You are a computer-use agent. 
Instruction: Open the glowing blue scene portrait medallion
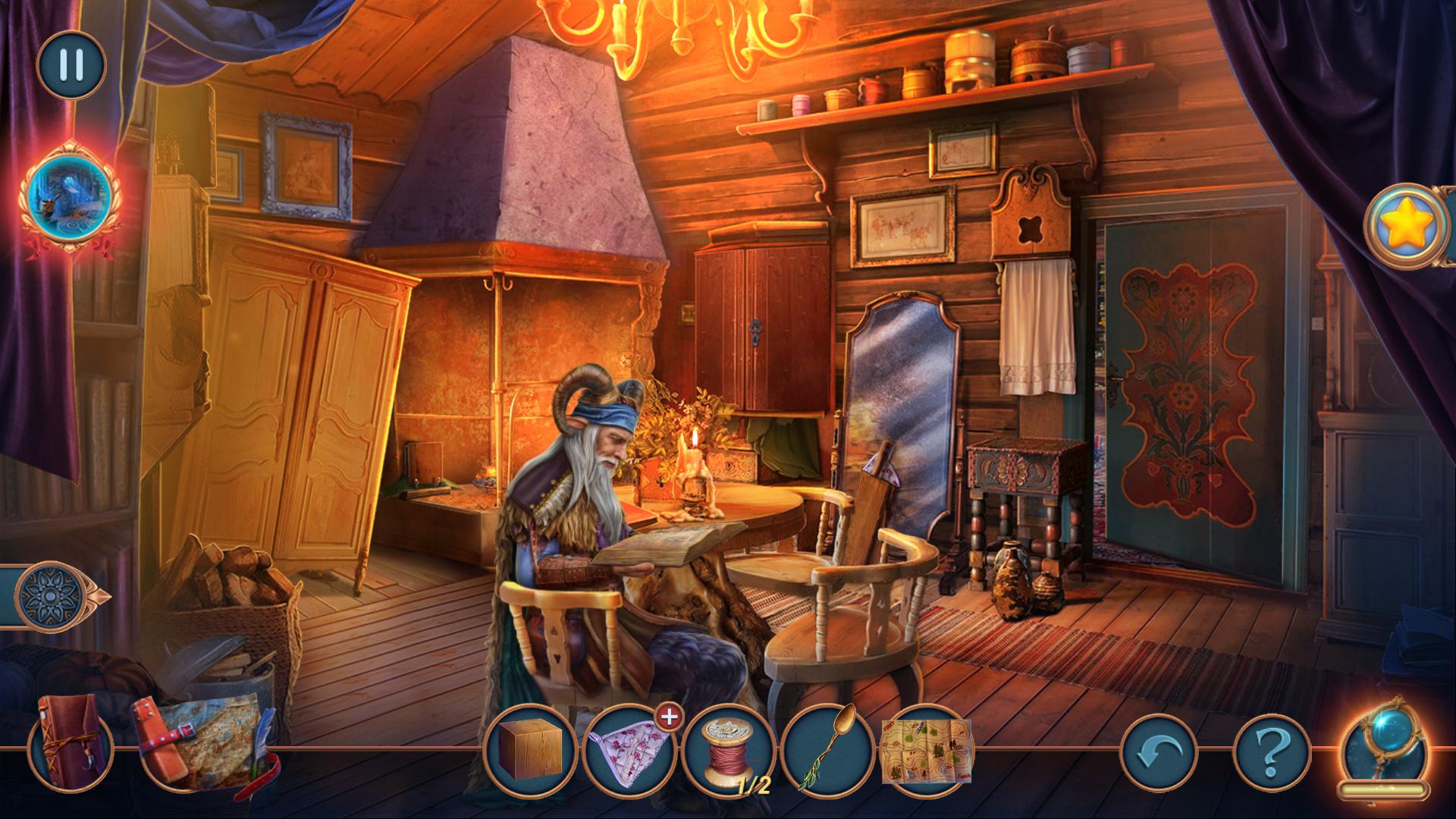click(x=69, y=195)
